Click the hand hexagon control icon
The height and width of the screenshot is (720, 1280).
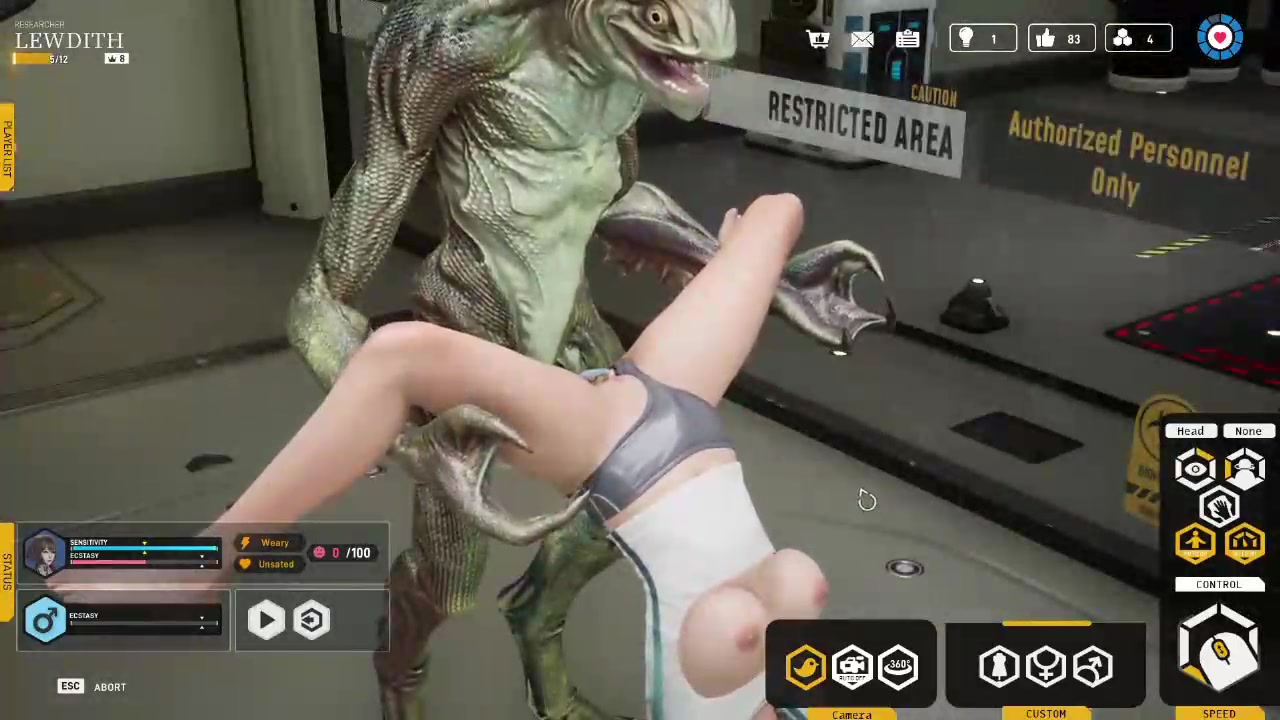(1219, 508)
